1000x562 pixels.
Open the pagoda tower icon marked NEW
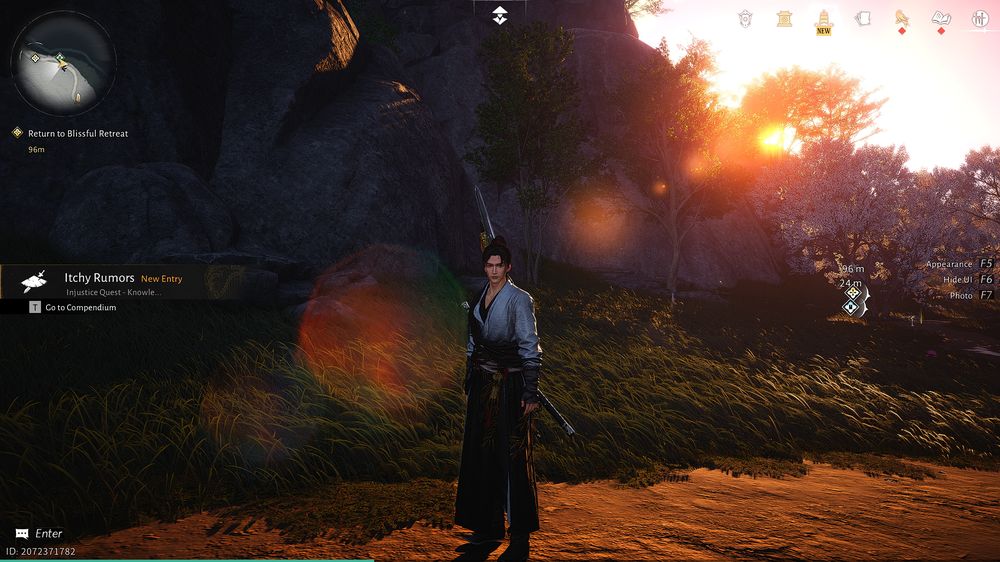point(824,18)
